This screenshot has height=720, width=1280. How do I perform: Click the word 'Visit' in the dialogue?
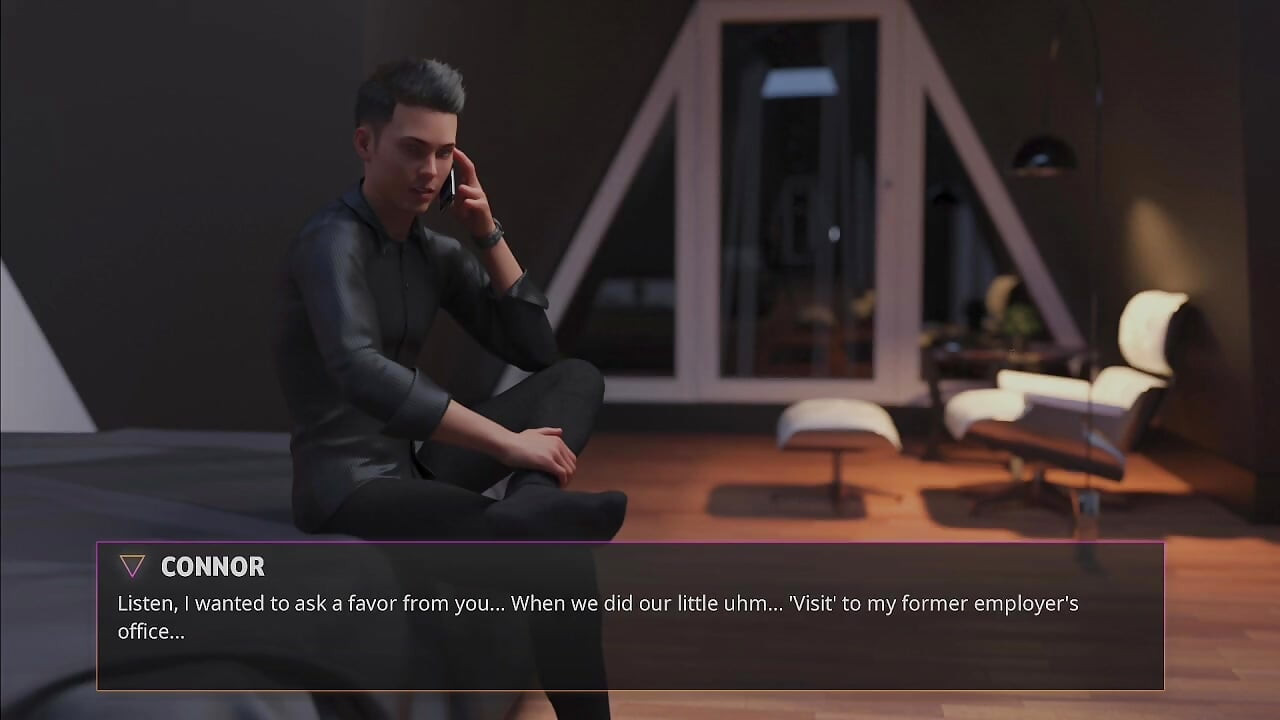812,603
